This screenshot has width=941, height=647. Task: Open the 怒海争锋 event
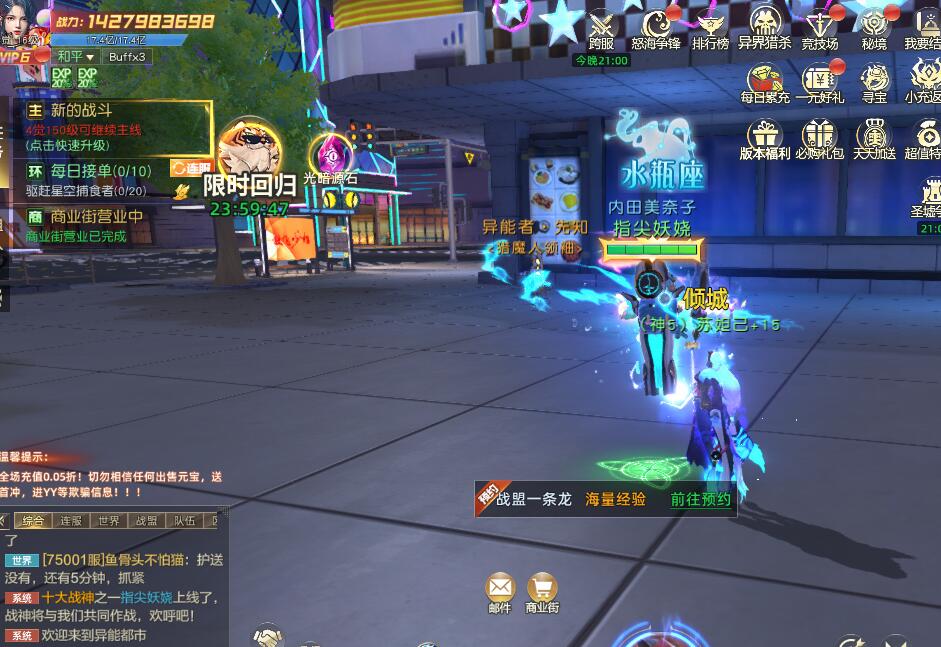pos(656,26)
